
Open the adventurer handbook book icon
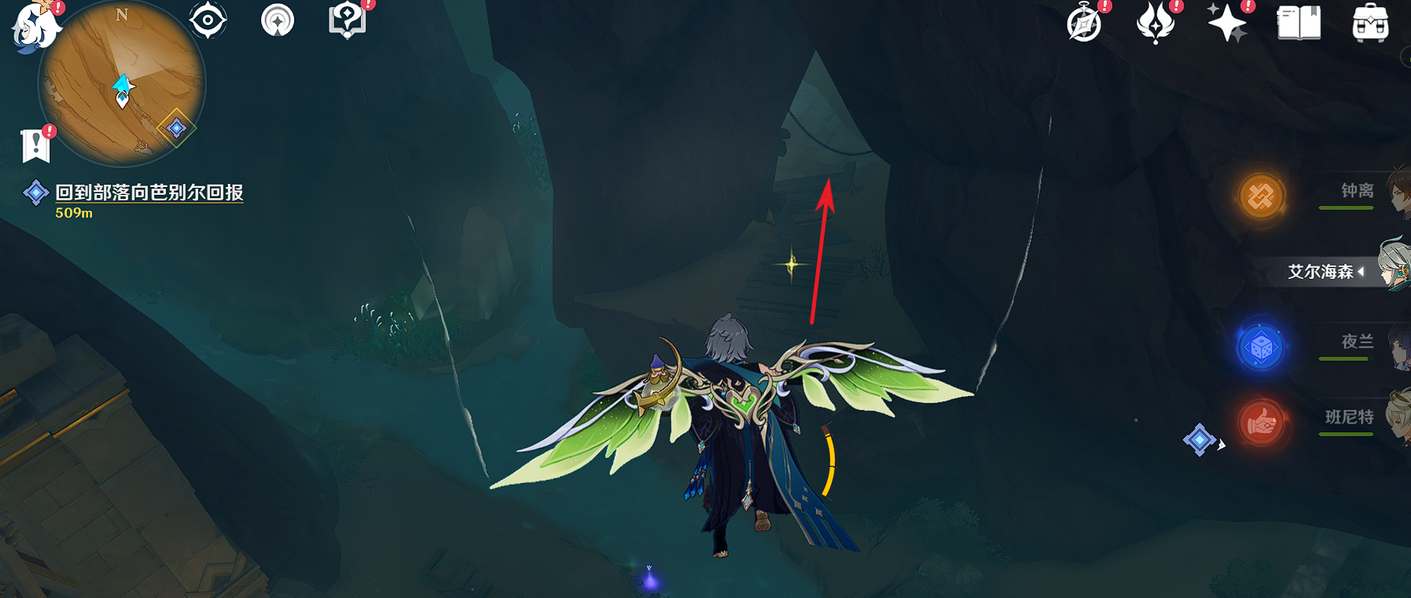pyautogui.click(x=1299, y=22)
